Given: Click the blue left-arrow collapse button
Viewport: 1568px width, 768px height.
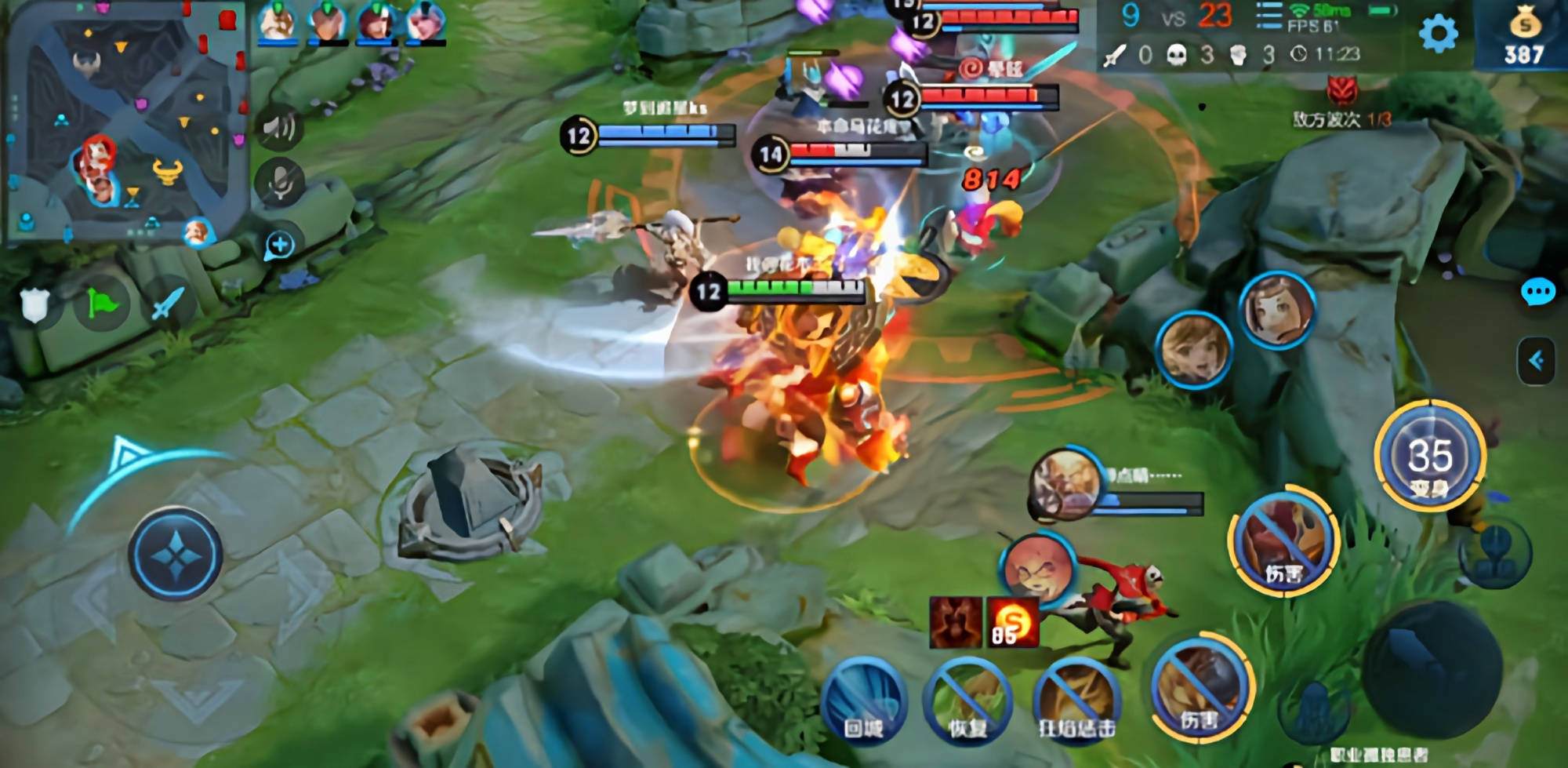Looking at the screenshot, I should pos(1536,361).
